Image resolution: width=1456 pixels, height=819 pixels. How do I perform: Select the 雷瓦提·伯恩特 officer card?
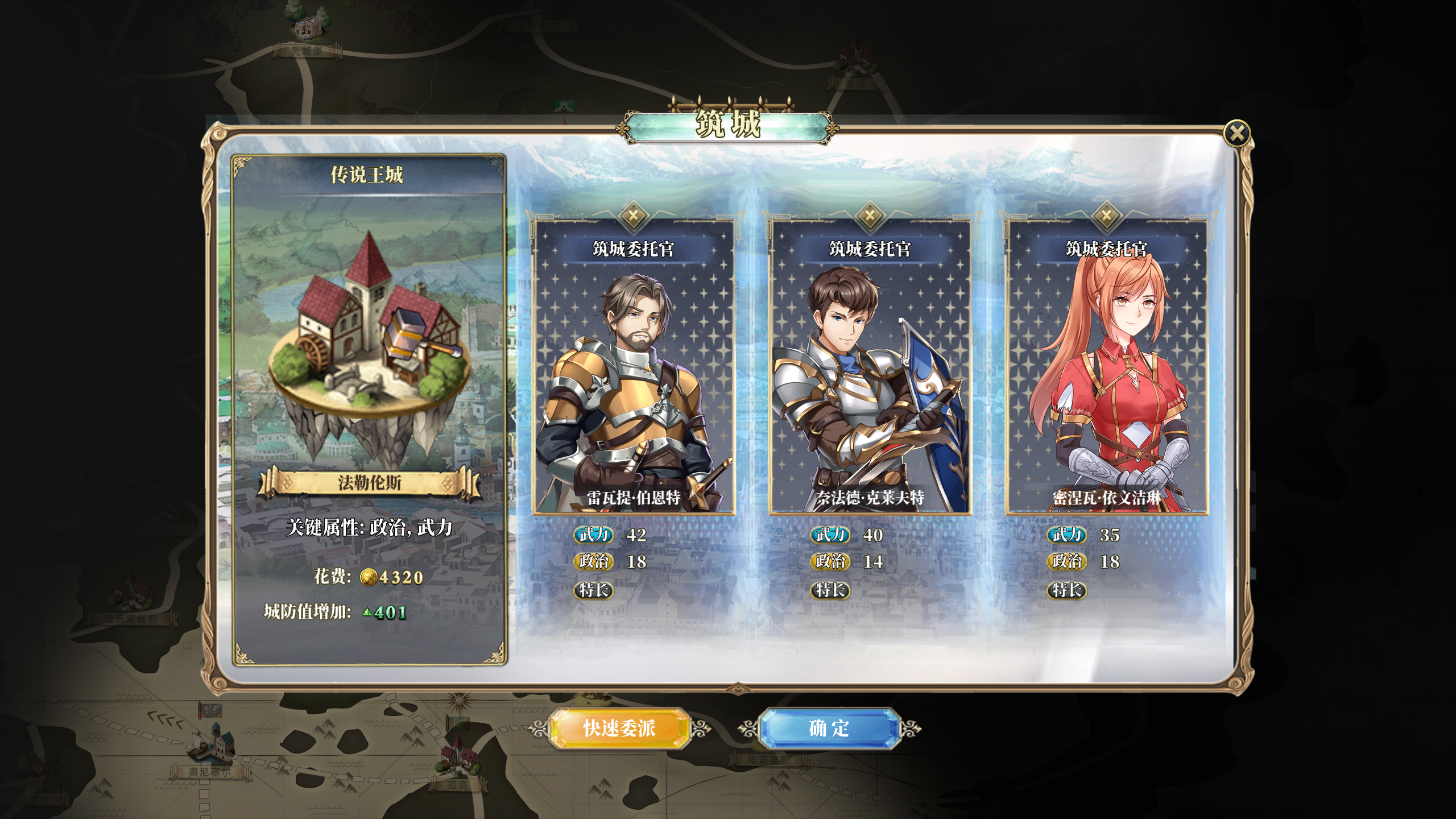tap(634, 375)
